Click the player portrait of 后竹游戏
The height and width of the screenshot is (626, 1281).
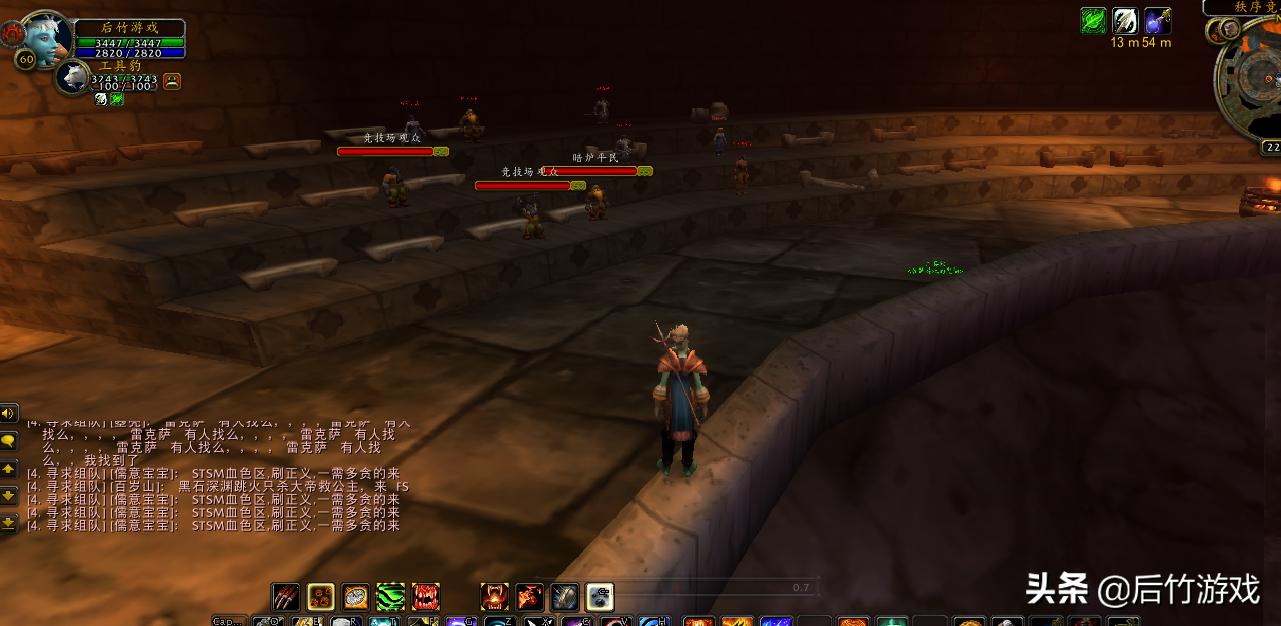[48, 38]
